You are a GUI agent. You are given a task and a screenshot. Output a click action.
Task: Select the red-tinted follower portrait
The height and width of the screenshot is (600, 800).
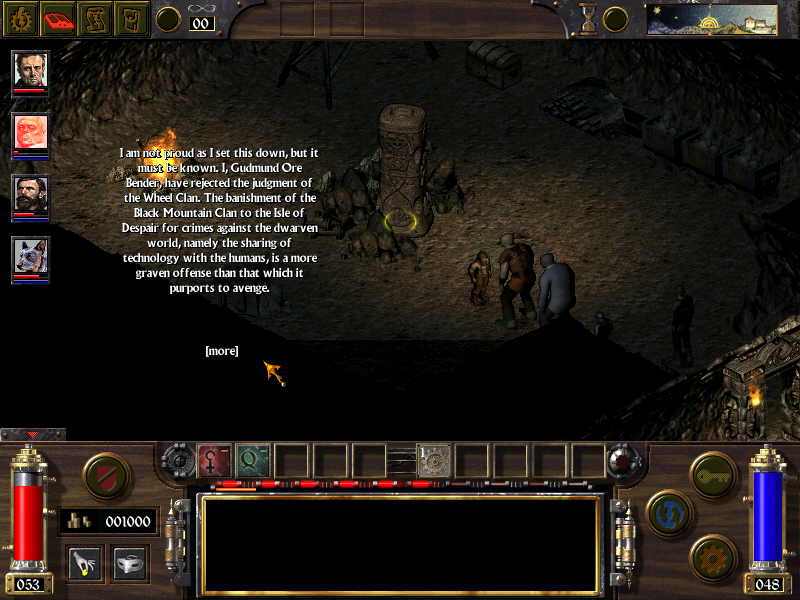click(31, 133)
